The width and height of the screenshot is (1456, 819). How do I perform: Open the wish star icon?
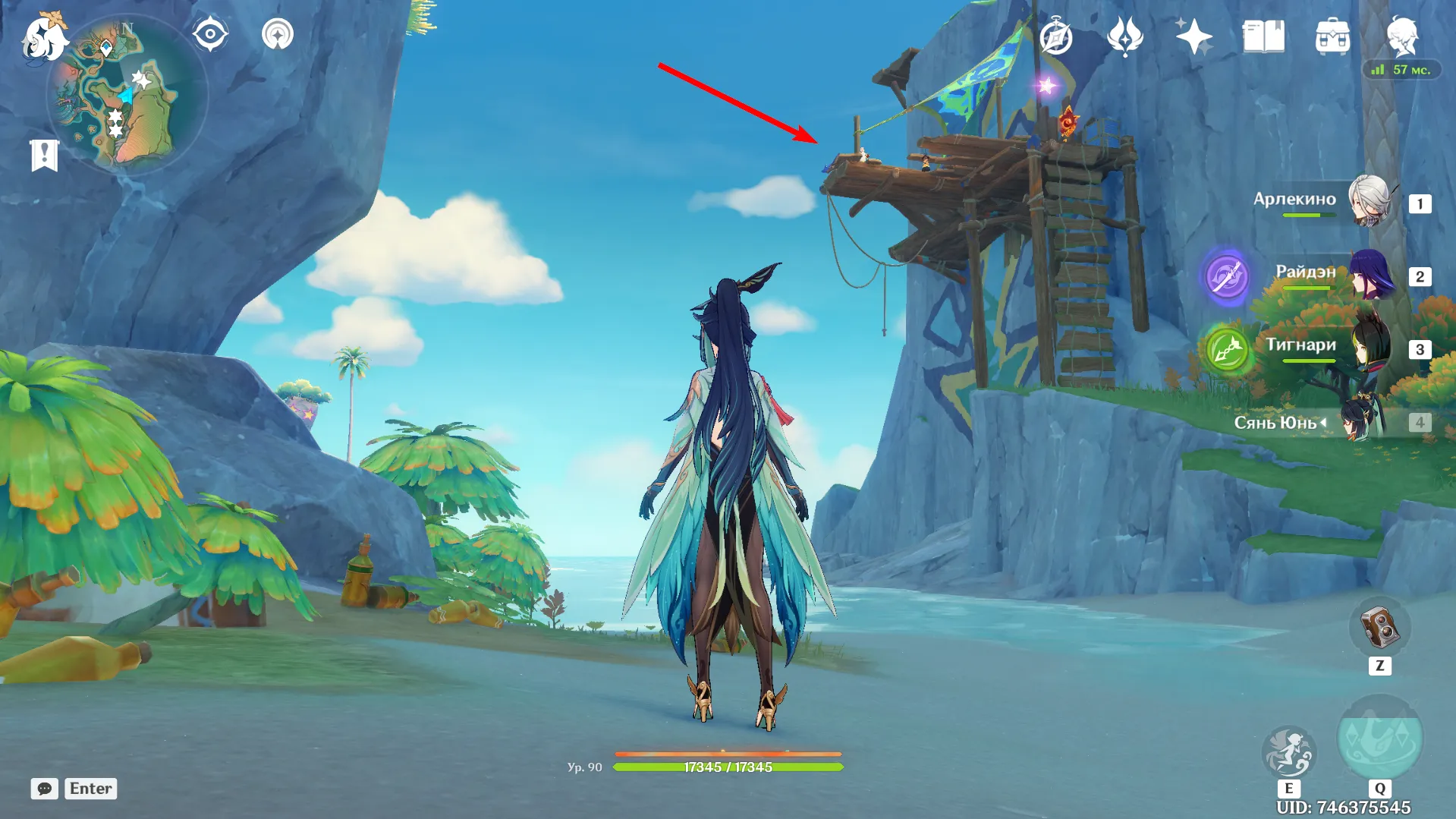point(1193,36)
